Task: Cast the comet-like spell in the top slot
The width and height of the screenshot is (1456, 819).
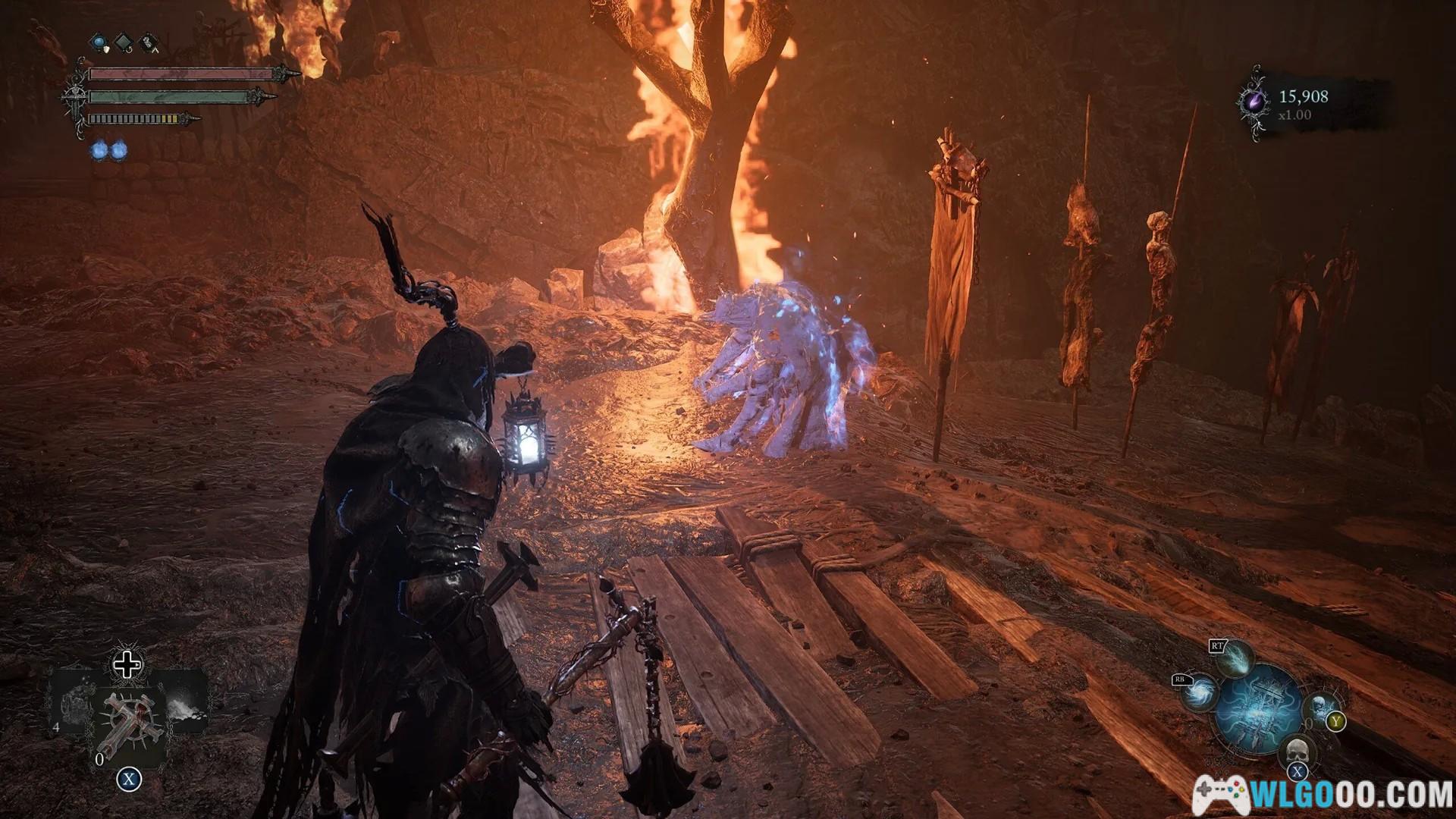Action: [1235, 657]
